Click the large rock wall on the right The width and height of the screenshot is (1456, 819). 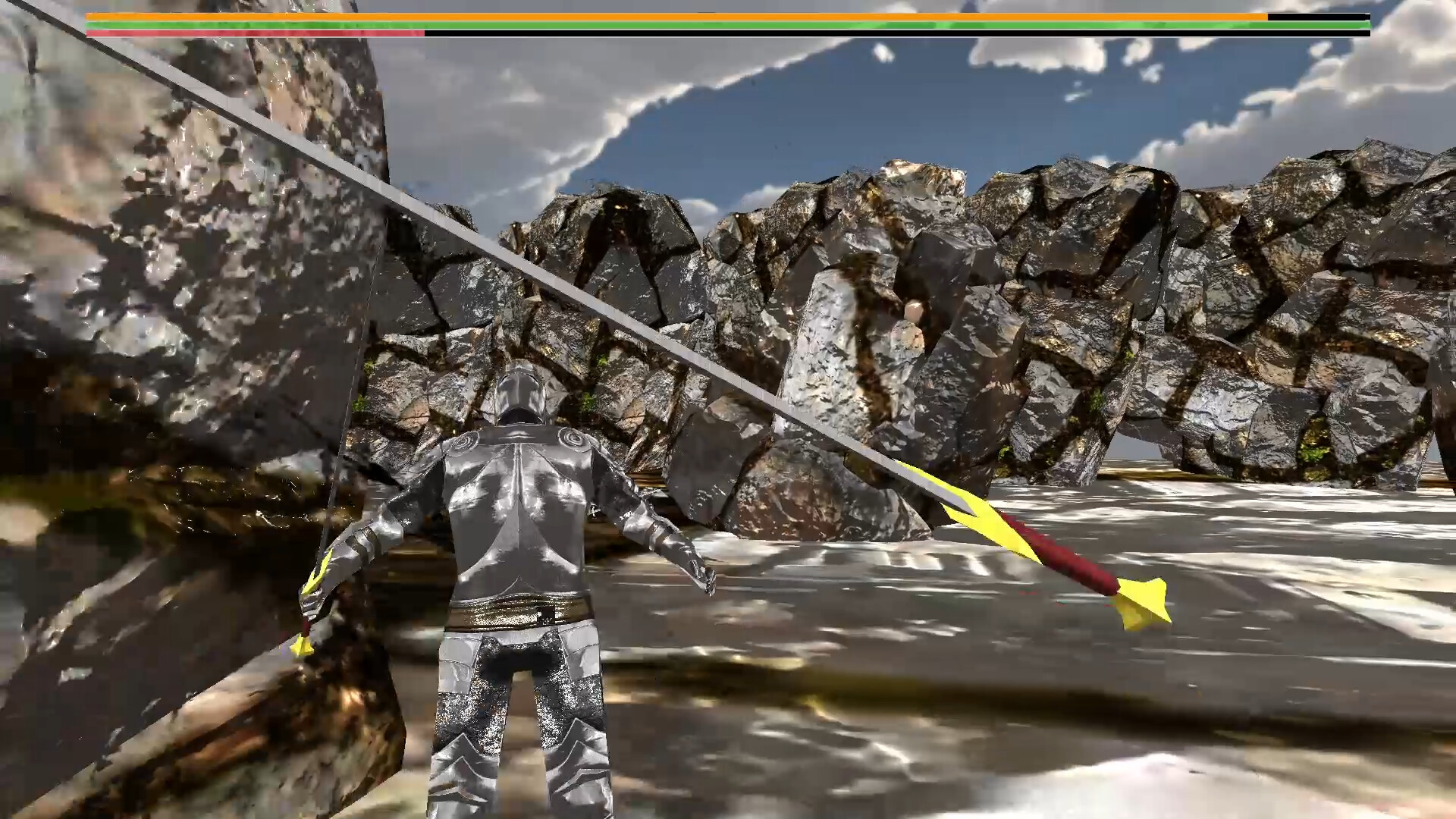pos(1289,303)
